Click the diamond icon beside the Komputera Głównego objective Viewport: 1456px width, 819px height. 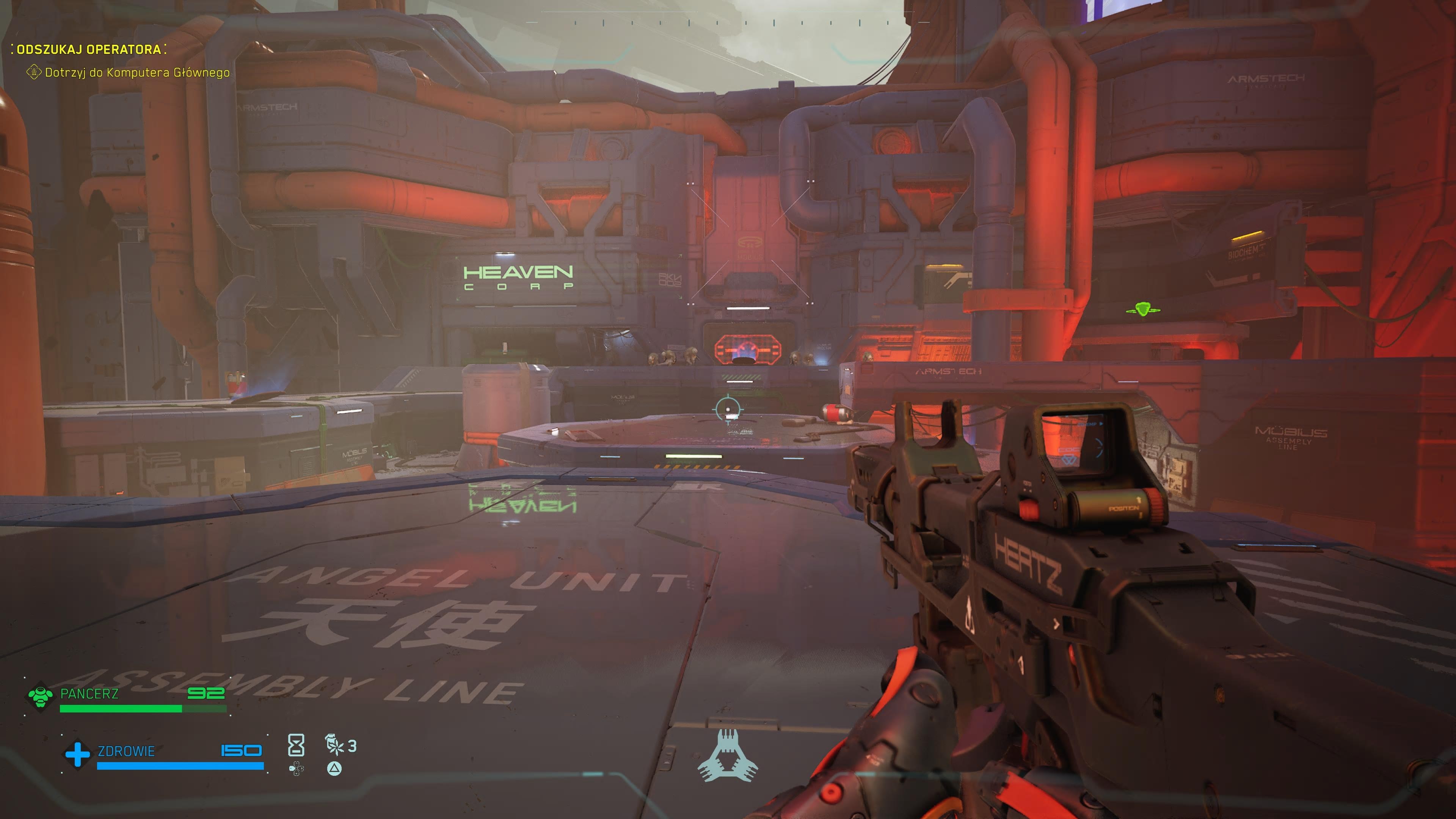pos(34,72)
